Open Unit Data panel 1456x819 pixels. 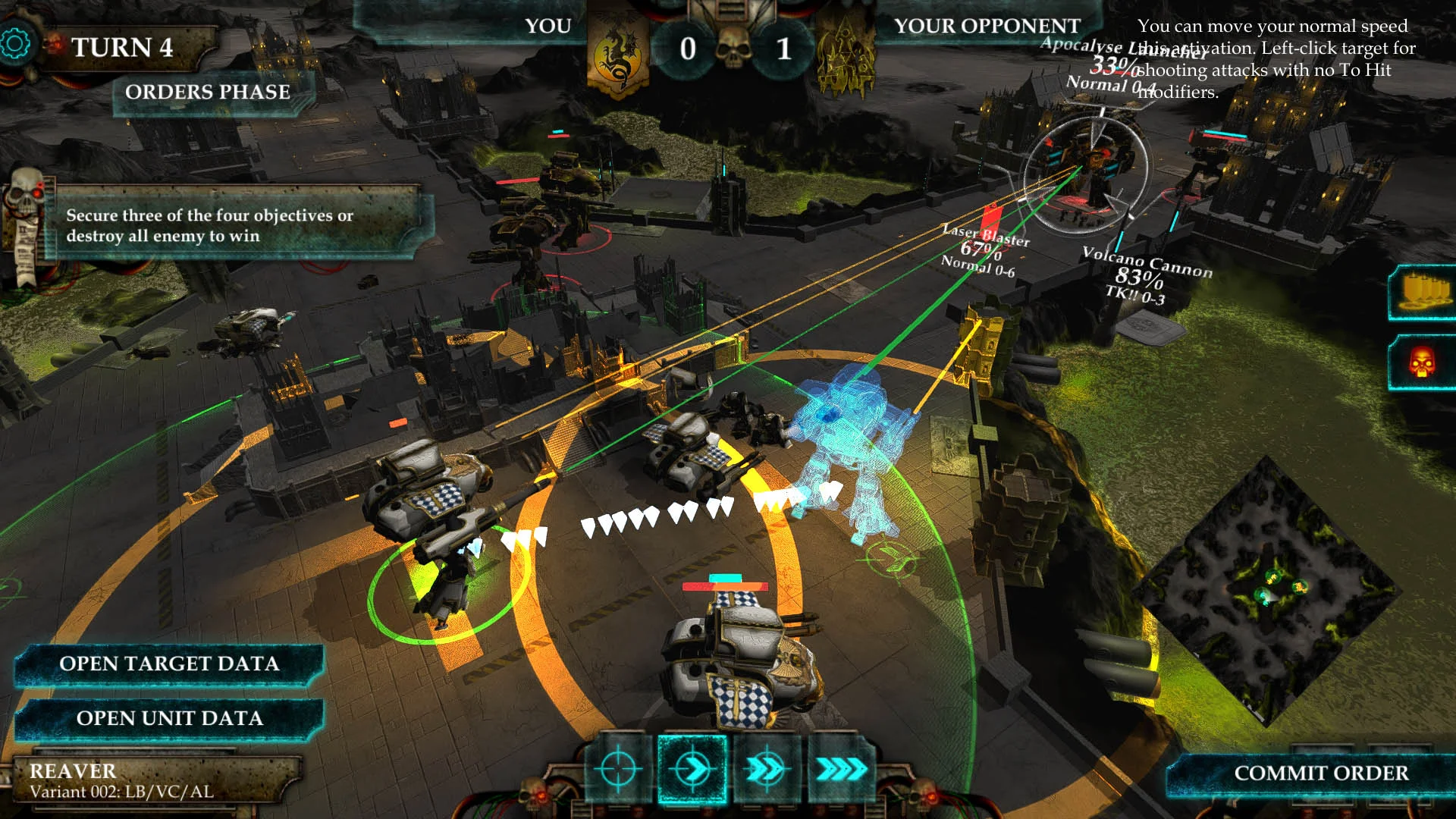pyautogui.click(x=169, y=718)
